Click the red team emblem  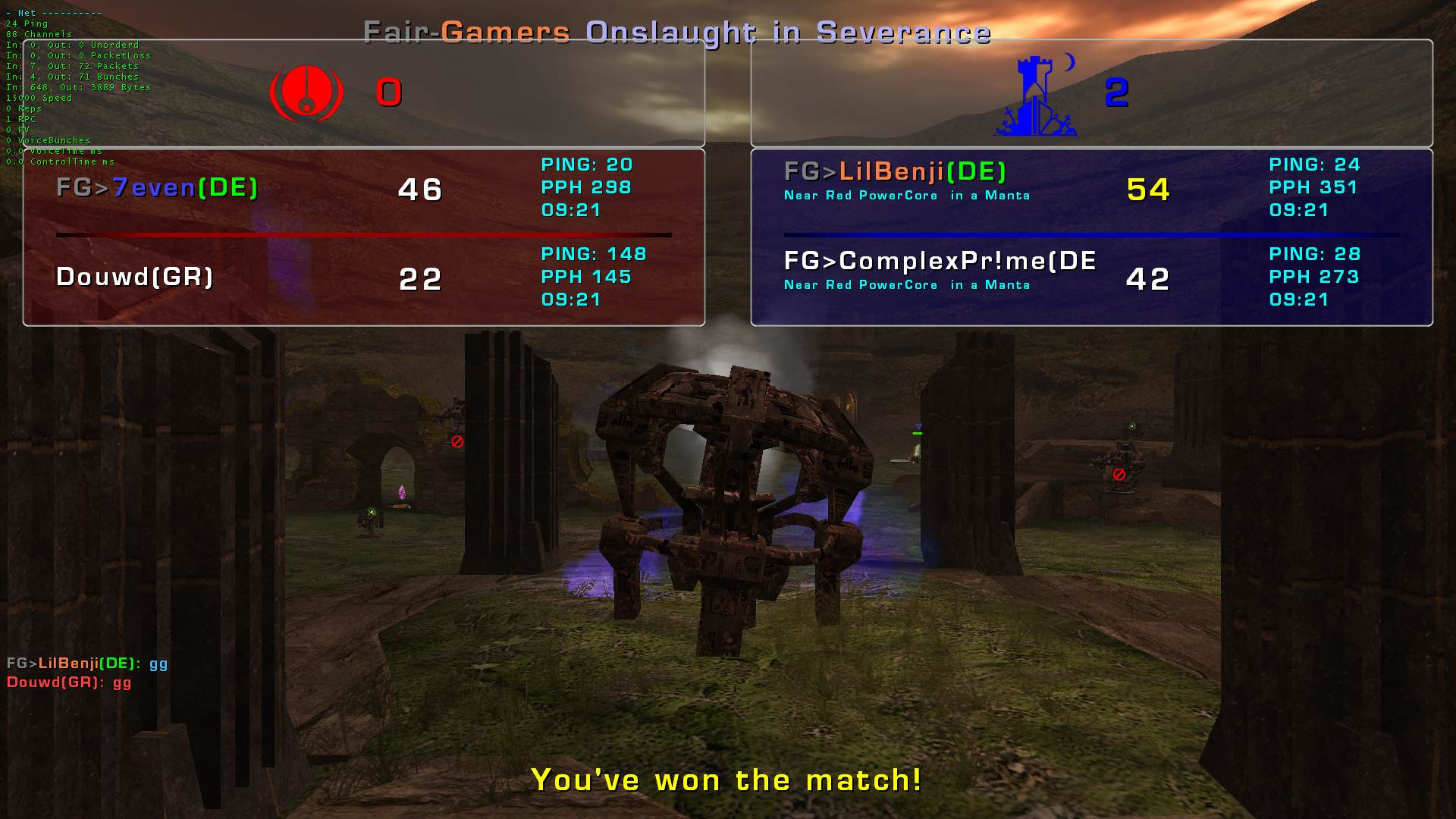point(306,93)
